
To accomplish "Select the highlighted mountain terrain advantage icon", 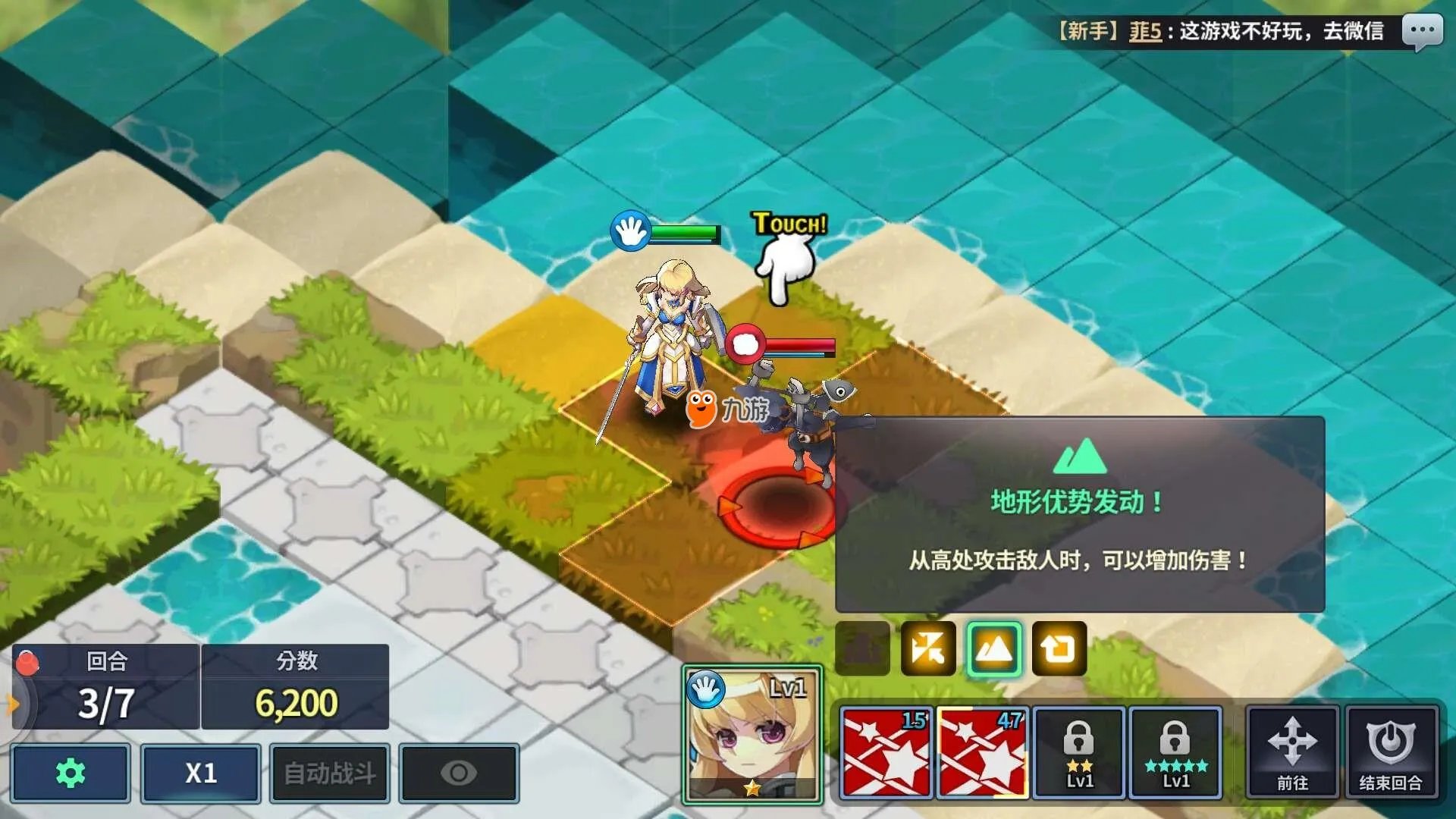I will [x=993, y=648].
